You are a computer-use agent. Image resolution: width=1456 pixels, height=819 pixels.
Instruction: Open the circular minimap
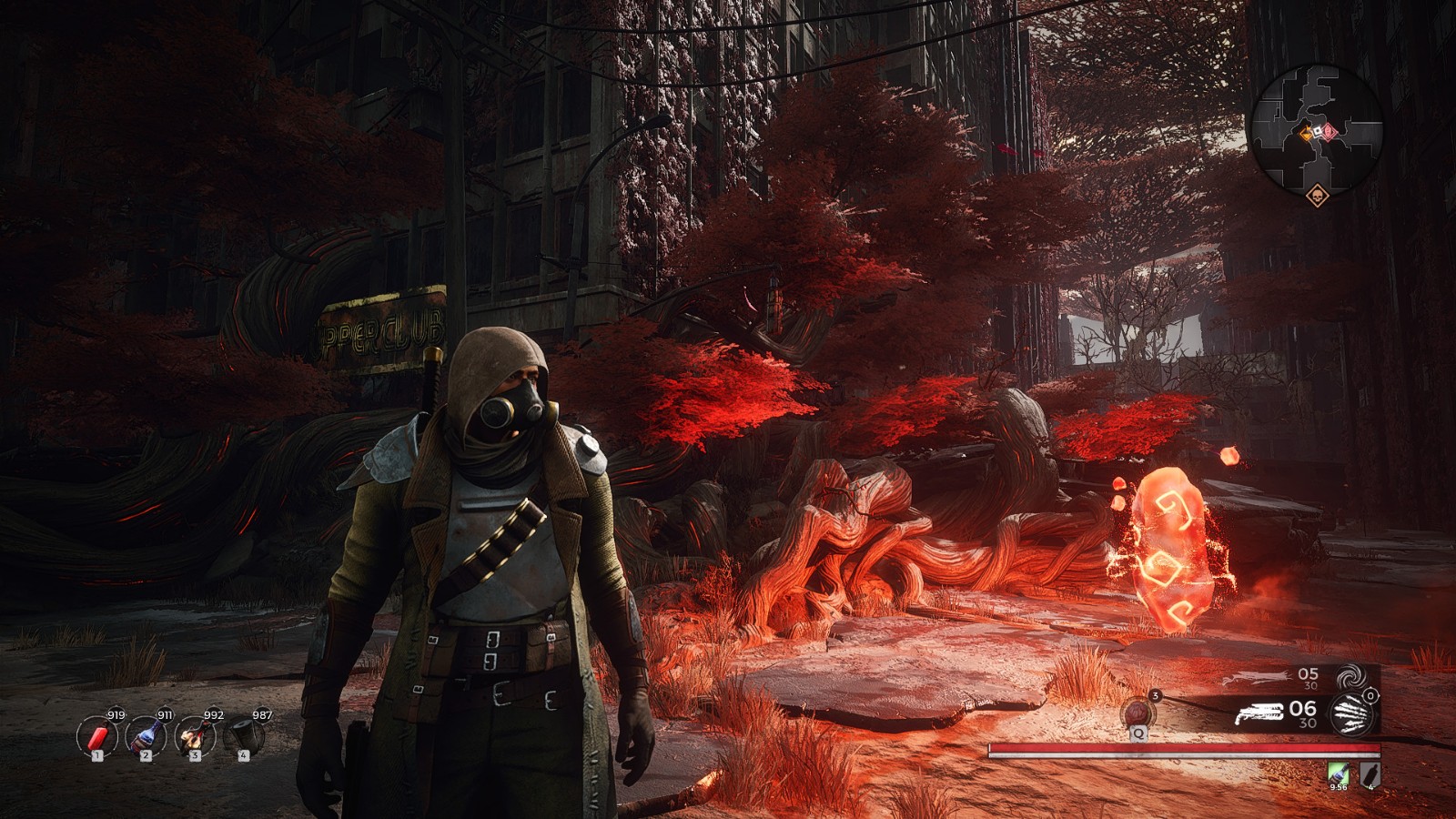(x=1316, y=126)
